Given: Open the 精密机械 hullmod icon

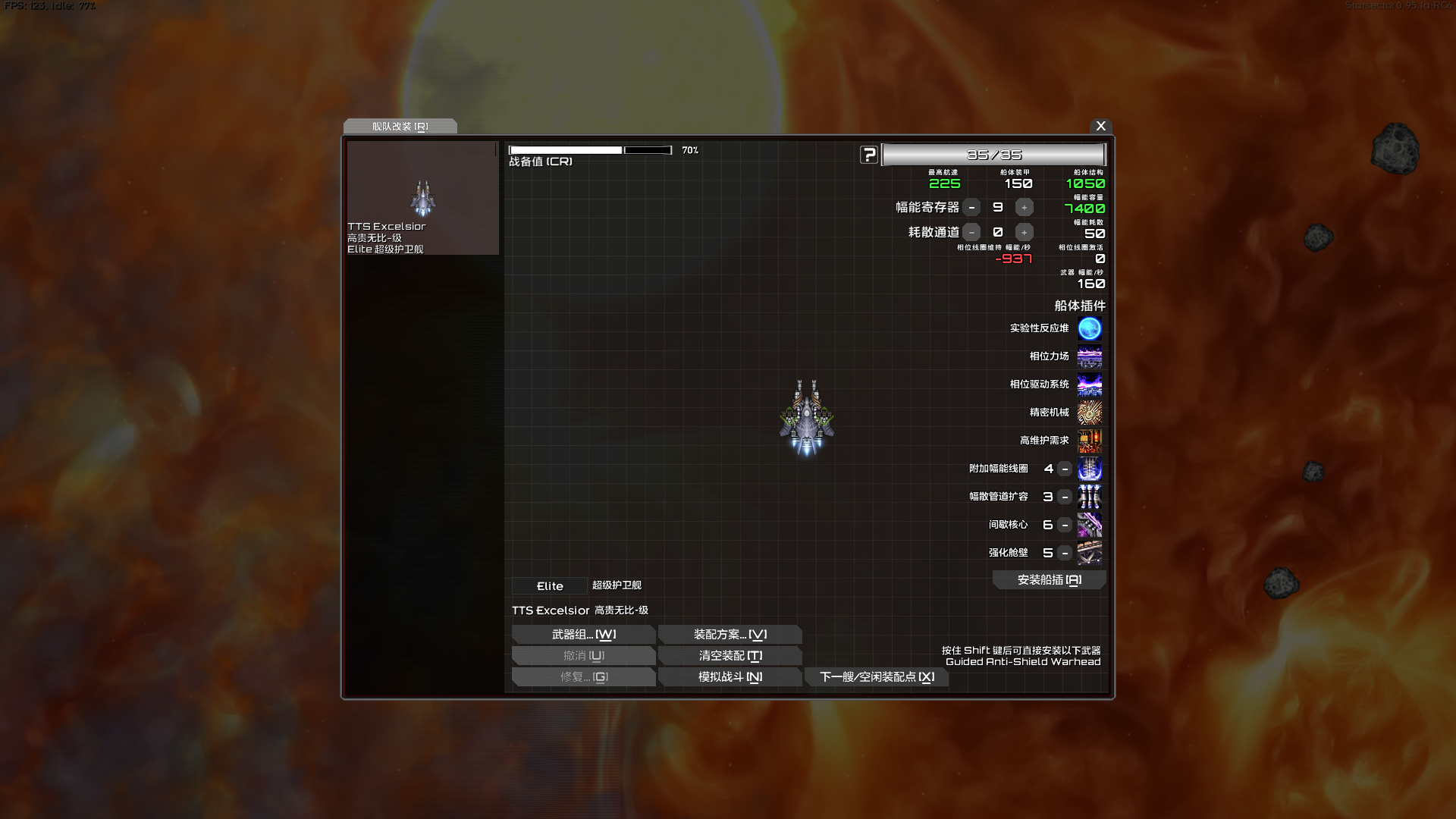Looking at the screenshot, I should [x=1090, y=413].
